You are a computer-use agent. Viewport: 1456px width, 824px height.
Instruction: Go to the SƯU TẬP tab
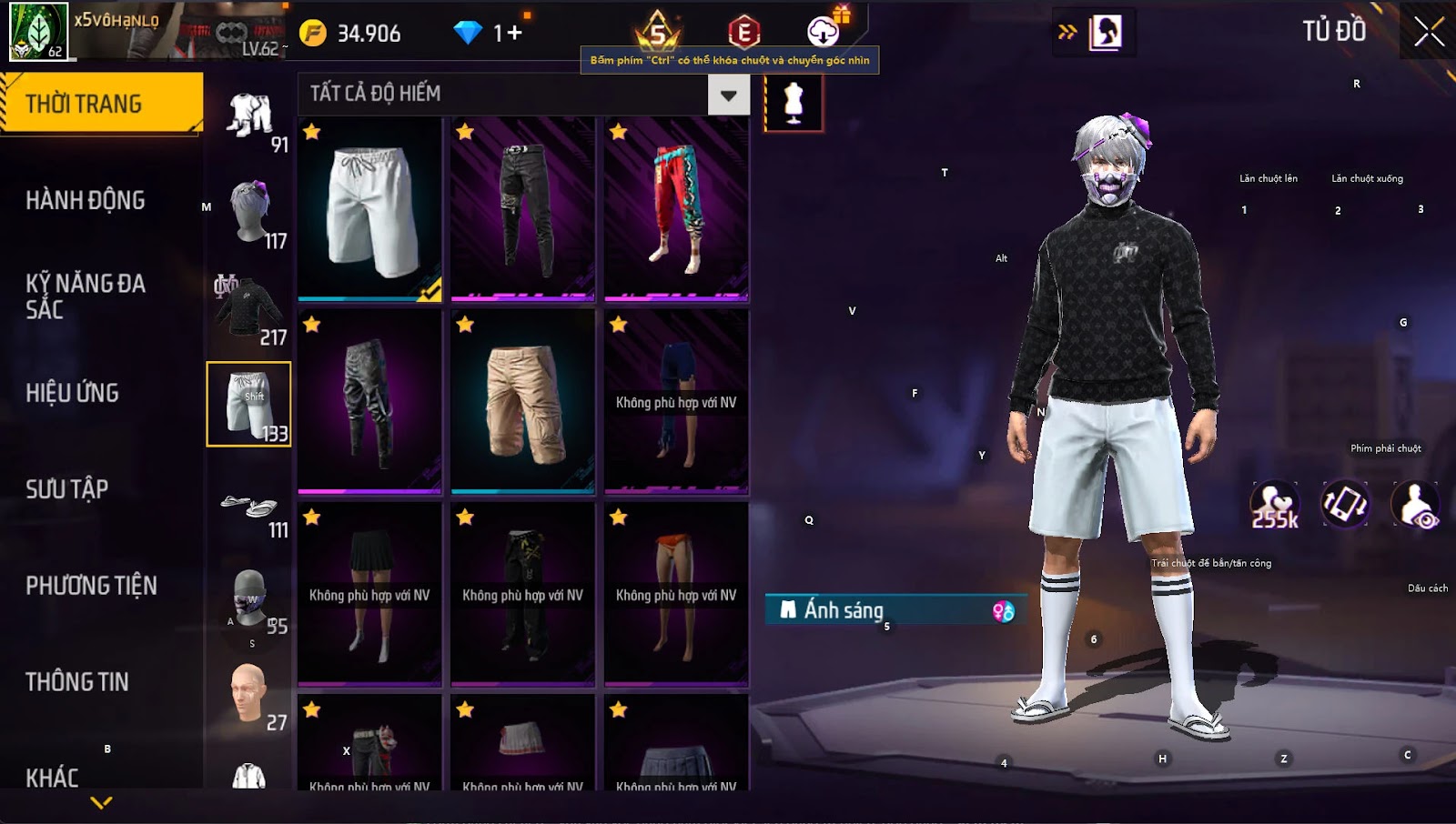(x=67, y=489)
